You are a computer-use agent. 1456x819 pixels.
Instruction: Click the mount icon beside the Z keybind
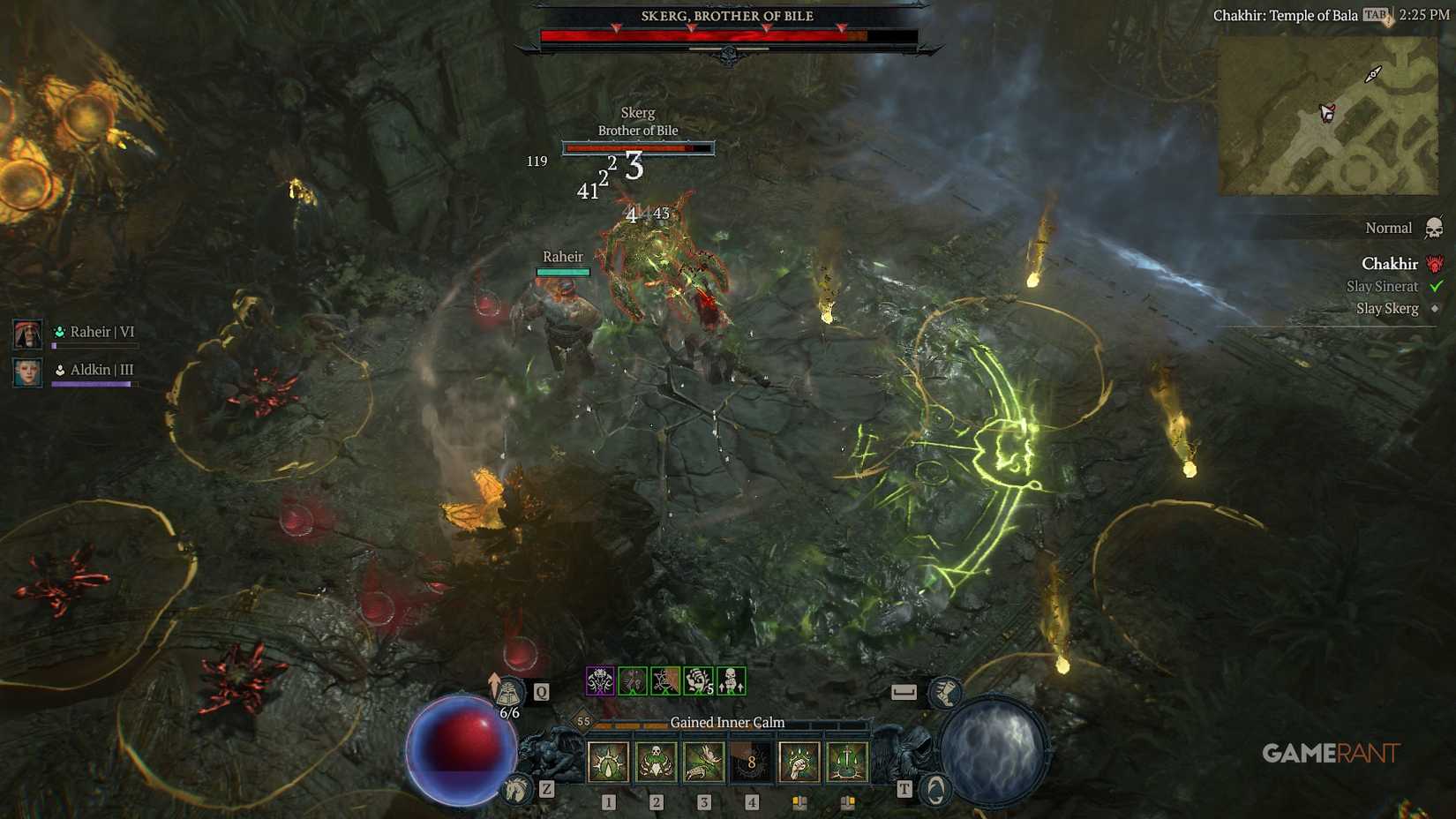(x=516, y=789)
